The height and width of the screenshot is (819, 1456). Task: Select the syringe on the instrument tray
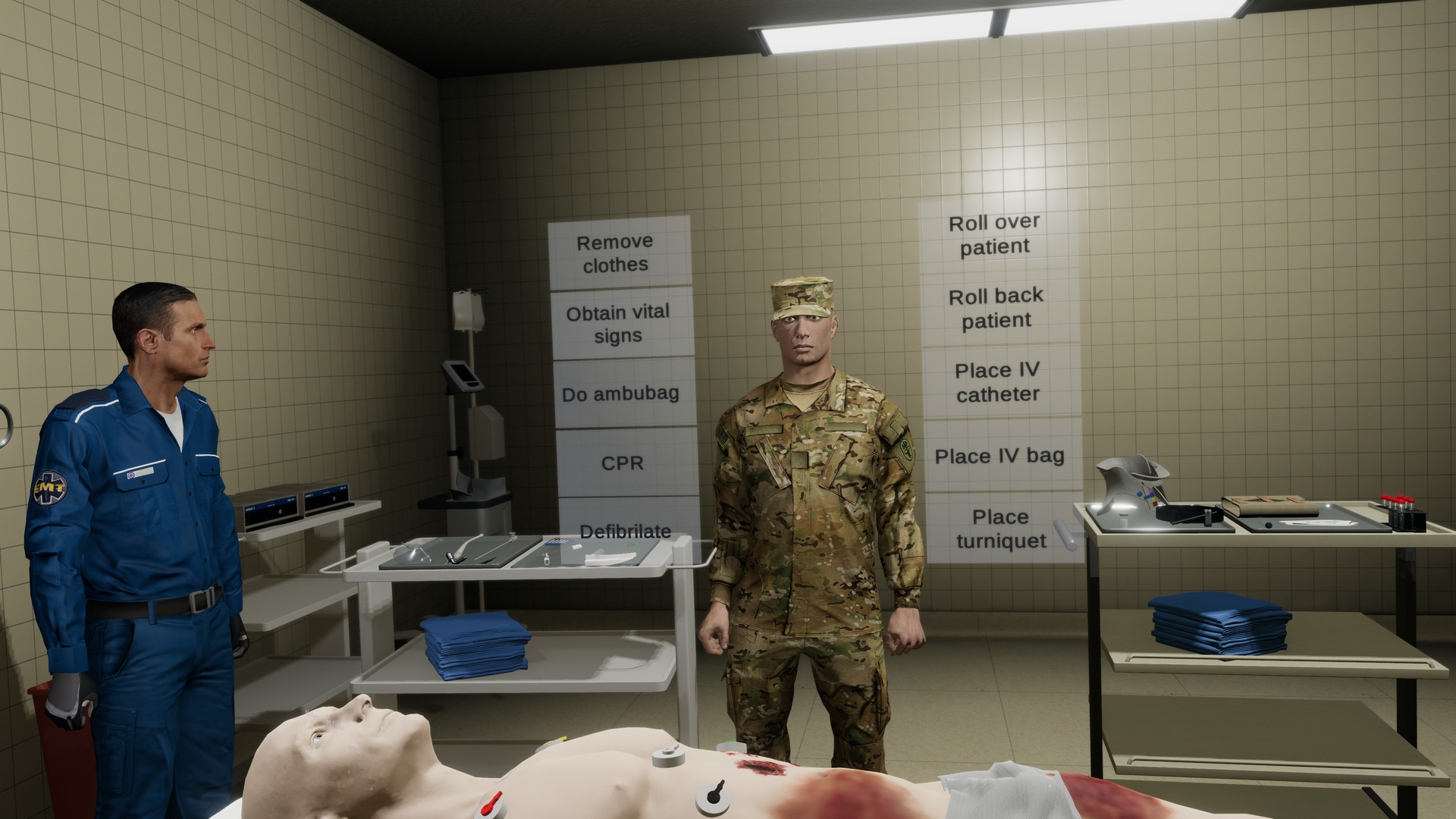(547, 559)
